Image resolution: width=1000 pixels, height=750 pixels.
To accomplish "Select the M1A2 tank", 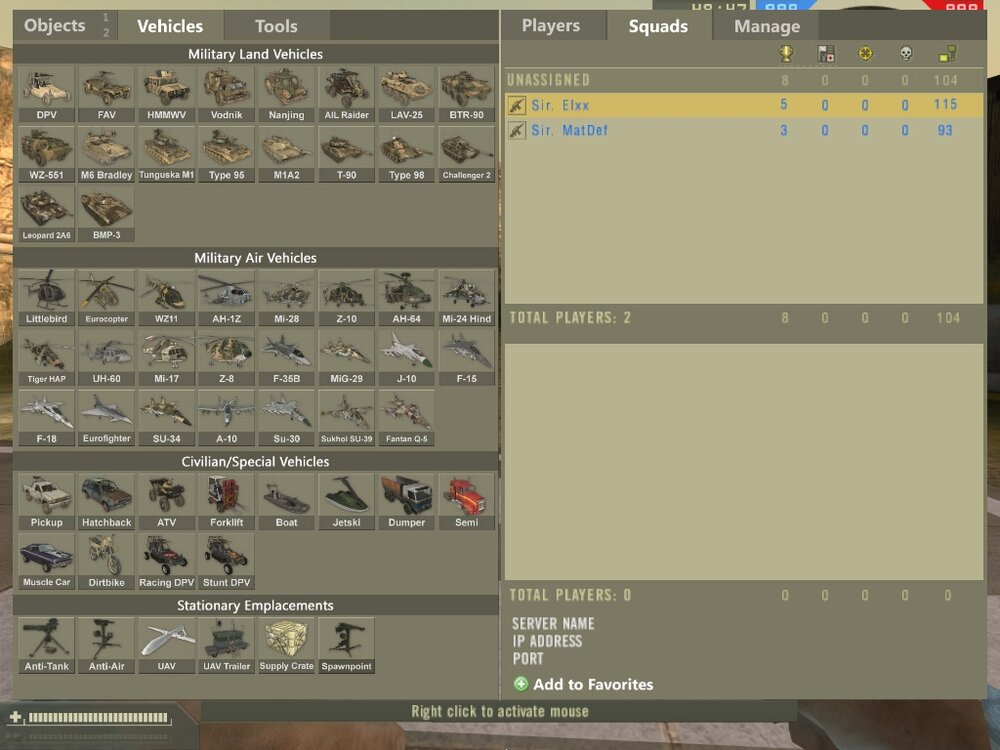I will click(286, 154).
